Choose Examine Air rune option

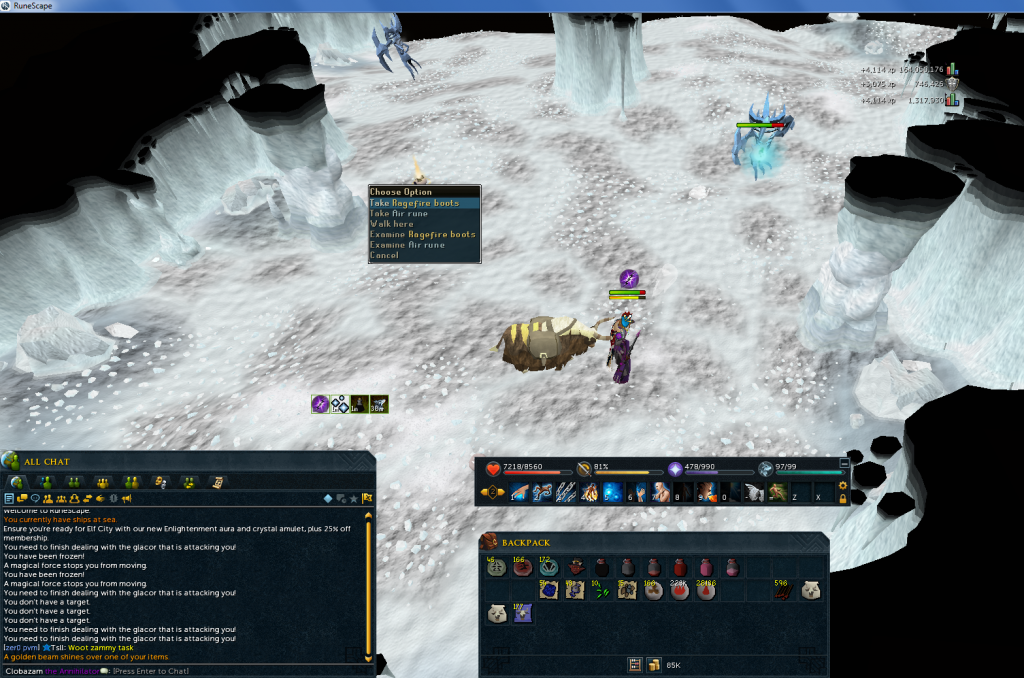pos(407,245)
